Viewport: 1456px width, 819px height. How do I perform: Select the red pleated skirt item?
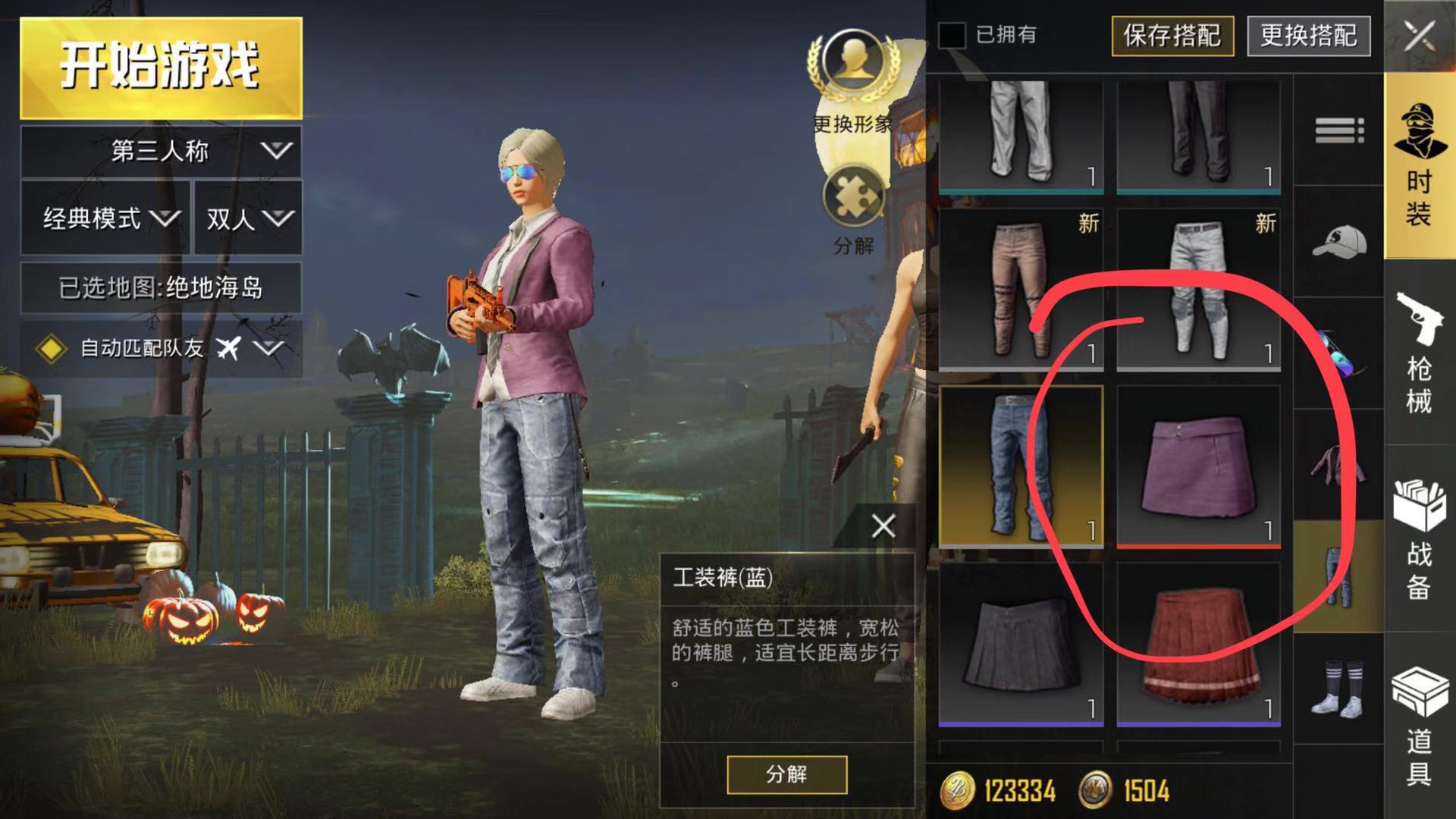point(1198,643)
